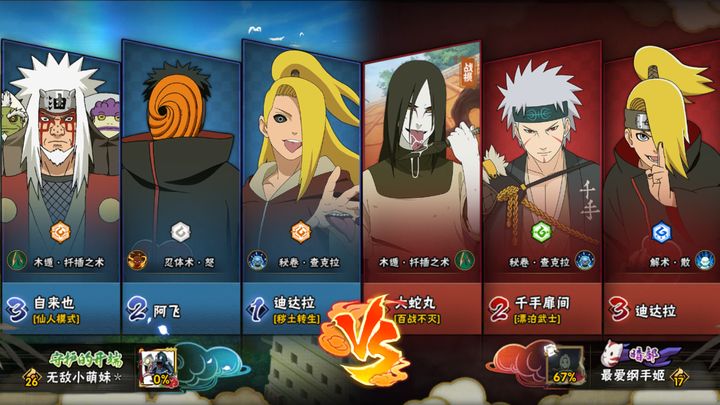
Task: Open player 无敌小萌妹's avatar showing 0%
Action: pyautogui.click(x=158, y=368)
